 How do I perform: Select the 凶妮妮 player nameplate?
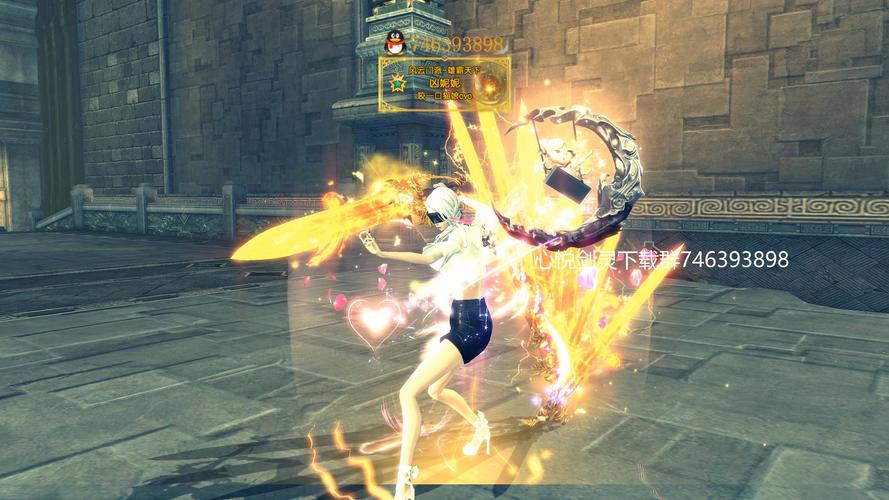pyautogui.click(x=445, y=85)
